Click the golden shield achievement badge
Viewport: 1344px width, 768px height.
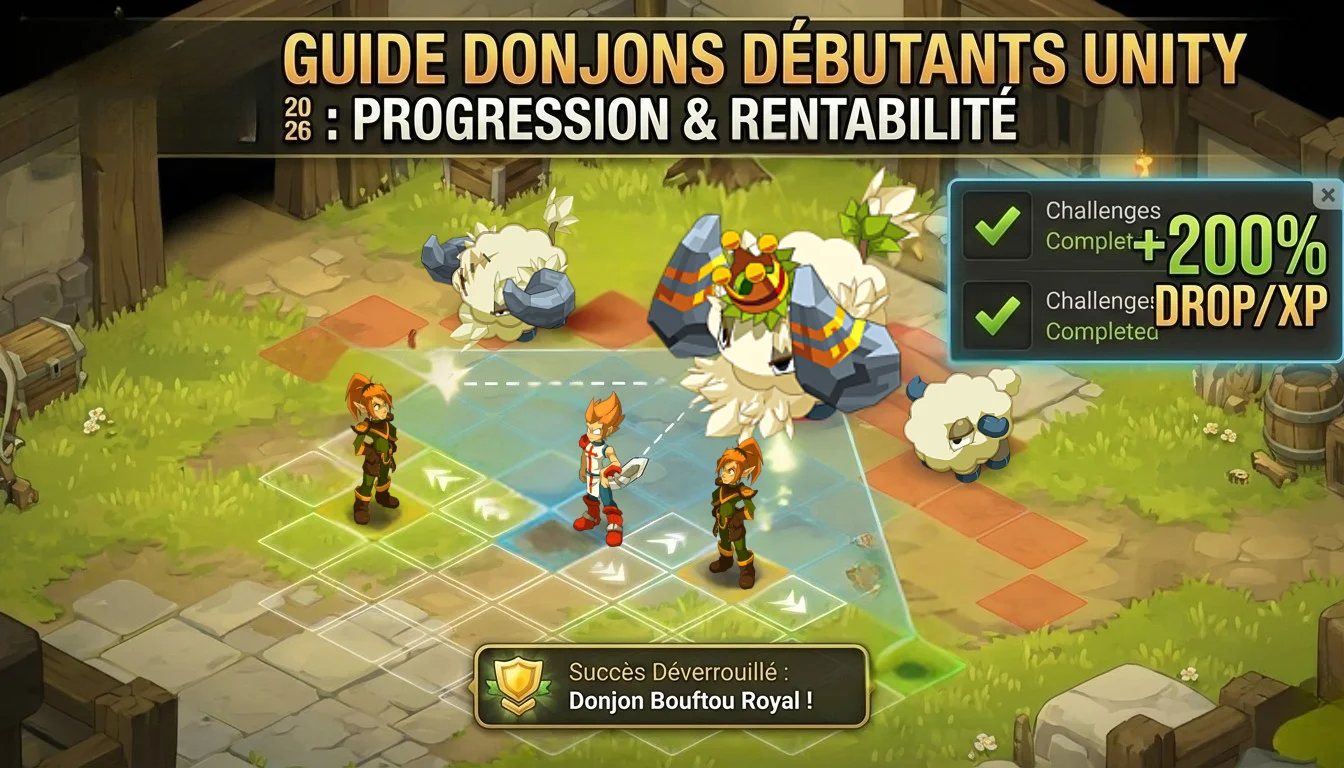[519, 681]
